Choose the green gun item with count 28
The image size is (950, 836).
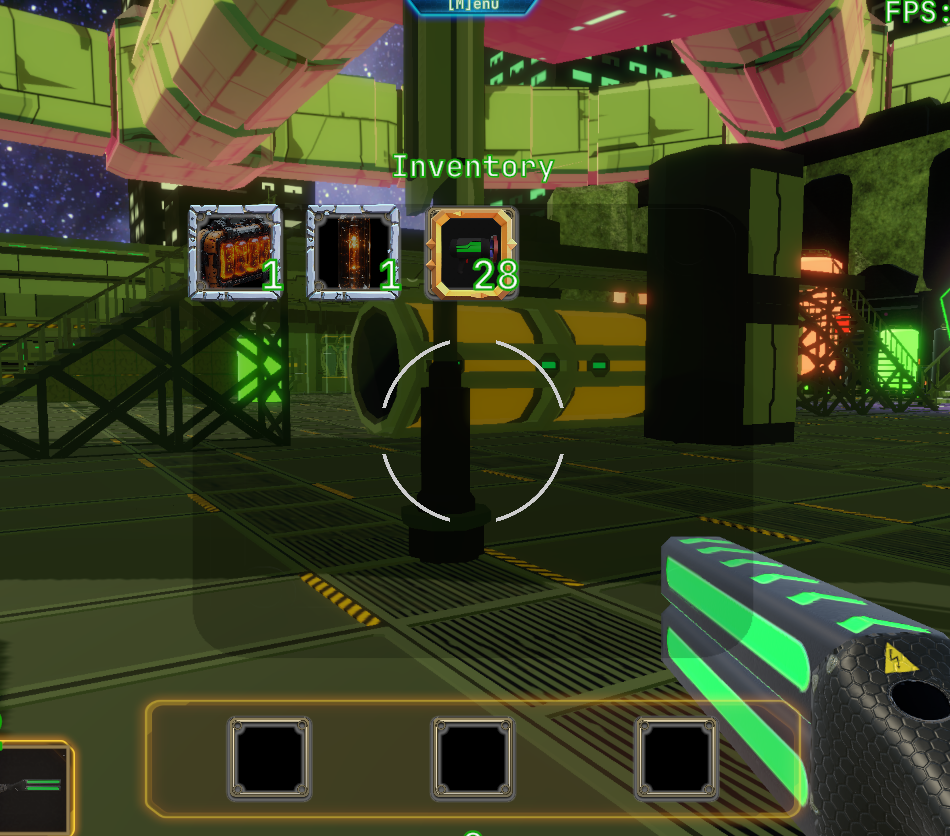472,252
